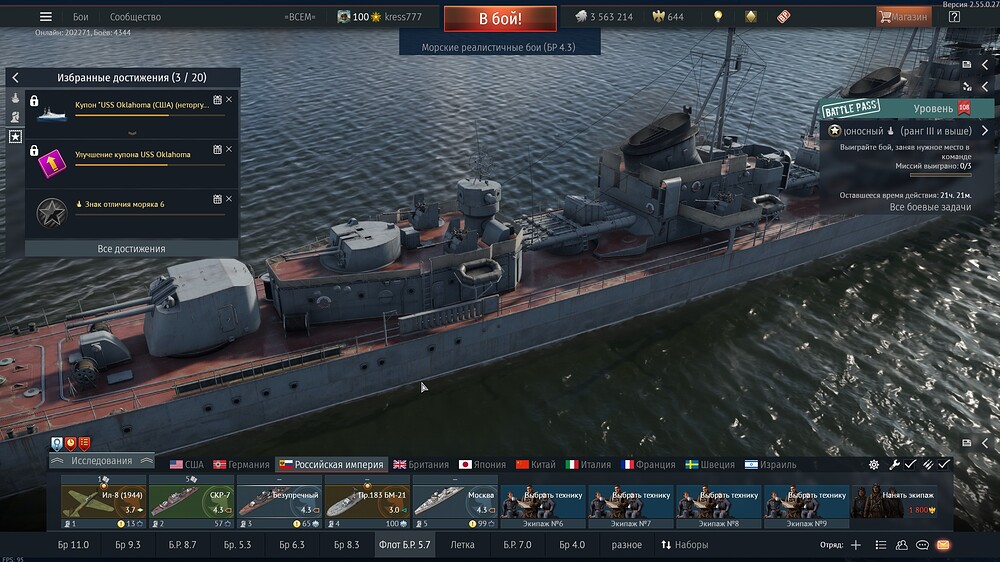The width and height of the screenshot is (1000, 562).
Task: Open the «Сообщество» menu
Action: [x=135, y=17]
